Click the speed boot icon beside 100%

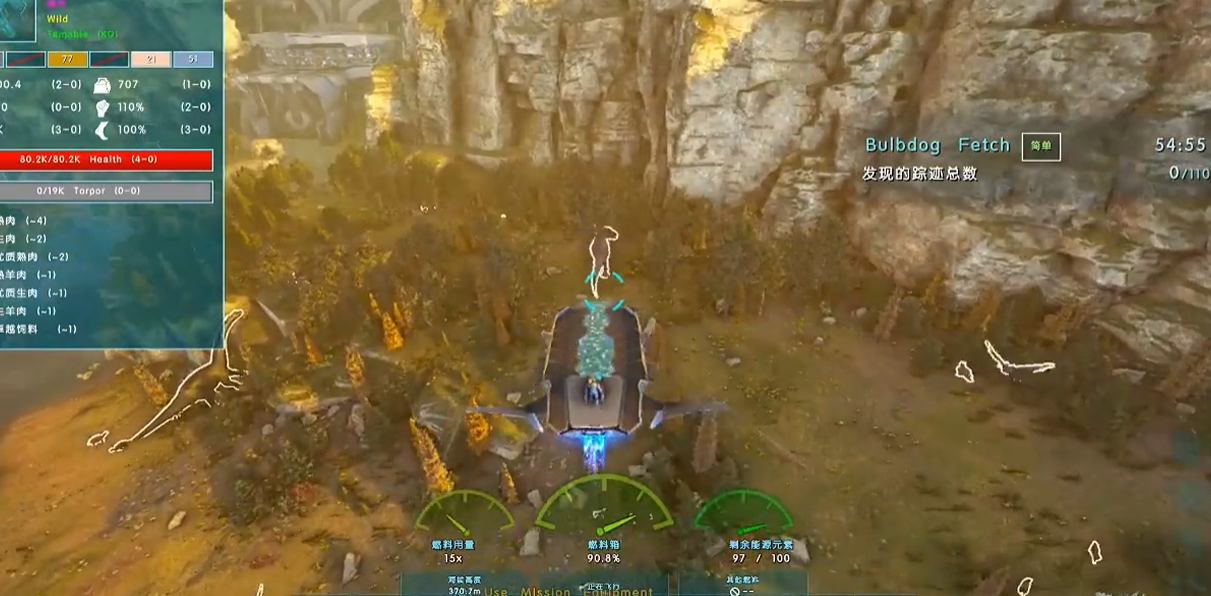coord(102,130)
